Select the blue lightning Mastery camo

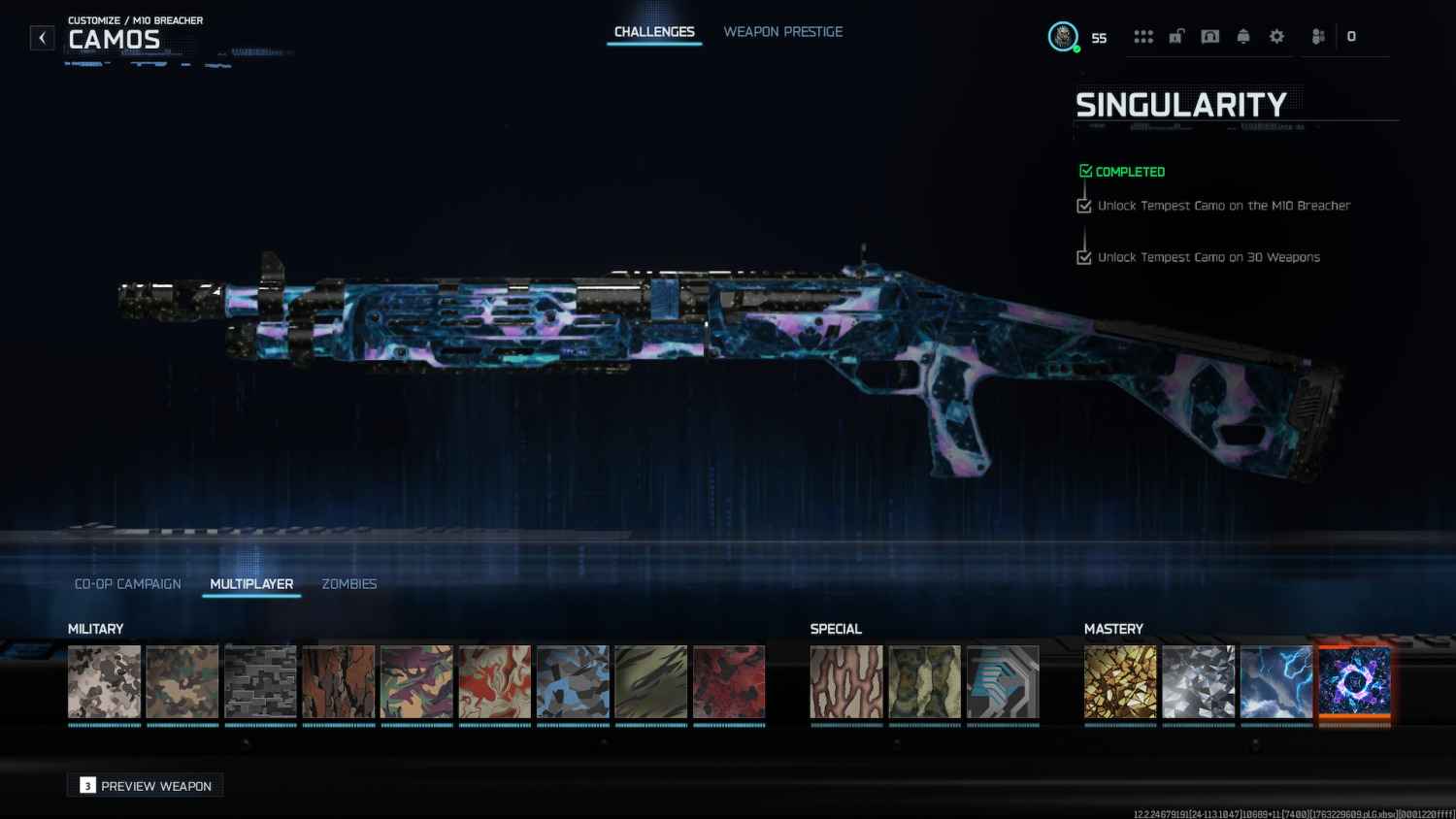click(1276, 682)
